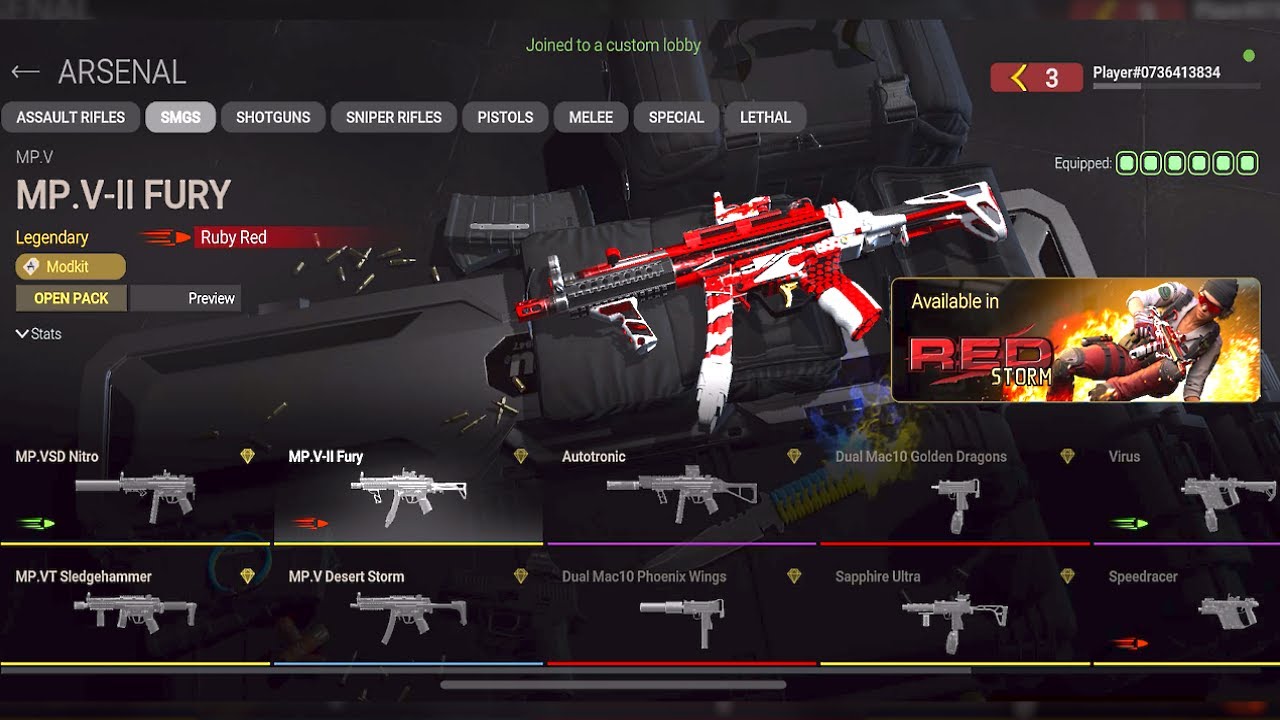Screen dimensions: 1280x720
Task: Choose the Melee weapons tab
Action: pyautogui.click(x=591, y=117)
